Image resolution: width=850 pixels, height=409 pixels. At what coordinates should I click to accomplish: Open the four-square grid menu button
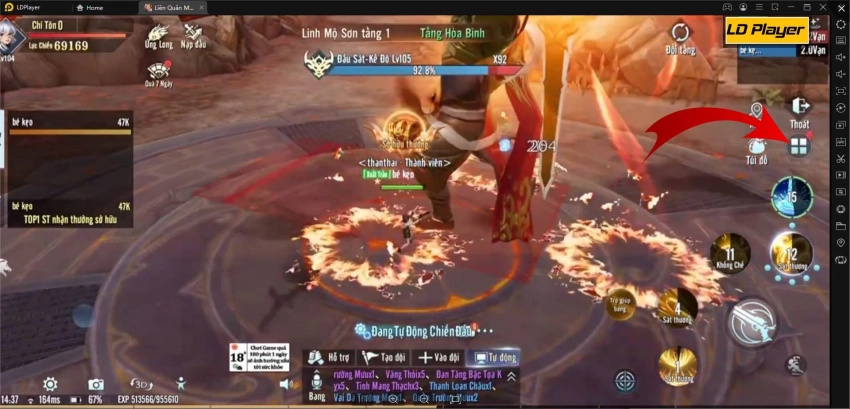point(797,147)
